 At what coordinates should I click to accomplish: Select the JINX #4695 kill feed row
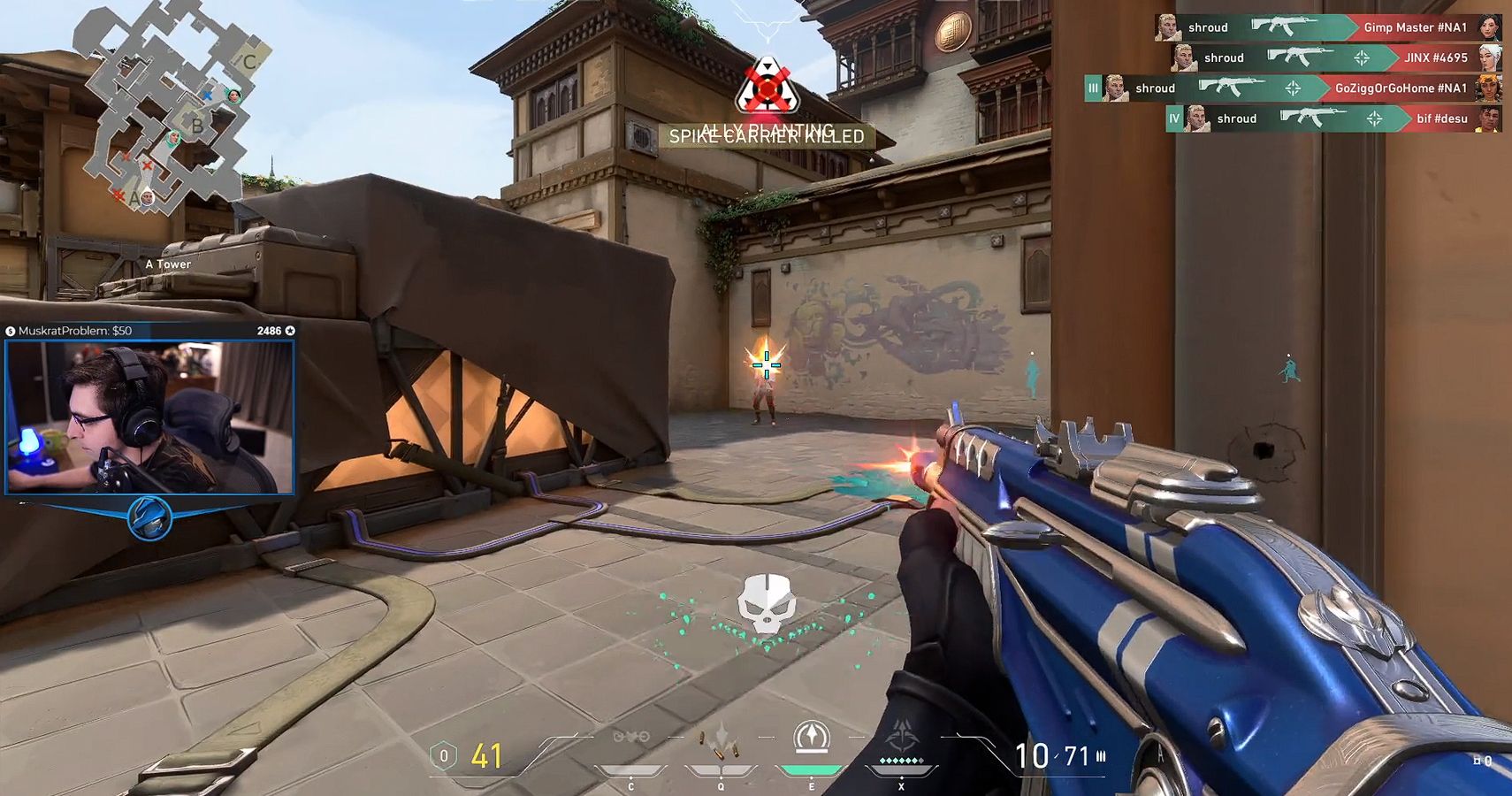coord(1335,58)
